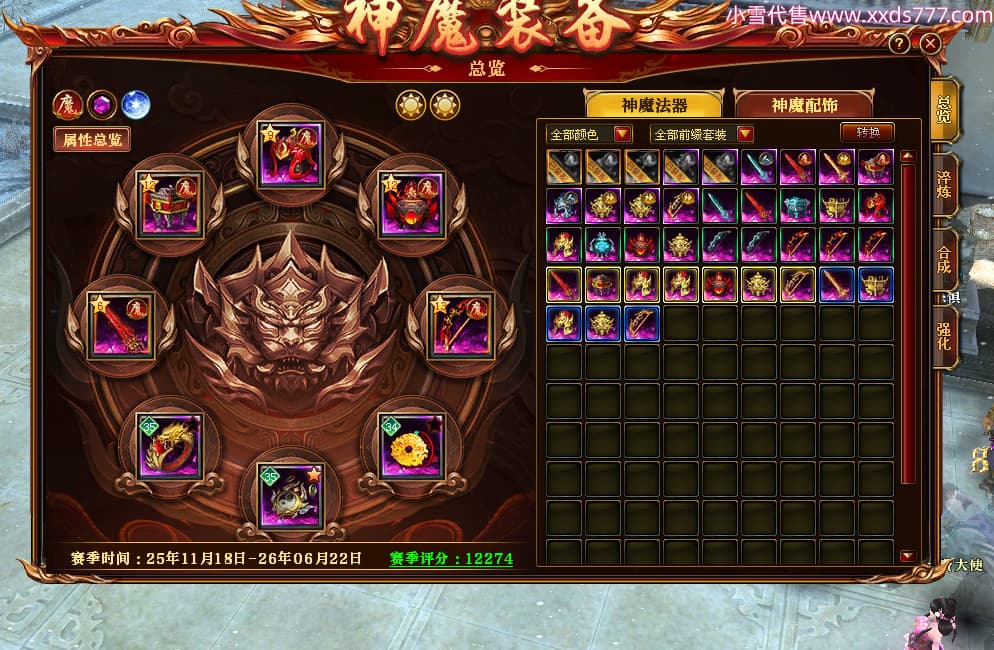The height and width of the screenshot is (650, 994).
Task: Open the 全部颜色 color filter dropdown
Action: (x=590, y=134)
